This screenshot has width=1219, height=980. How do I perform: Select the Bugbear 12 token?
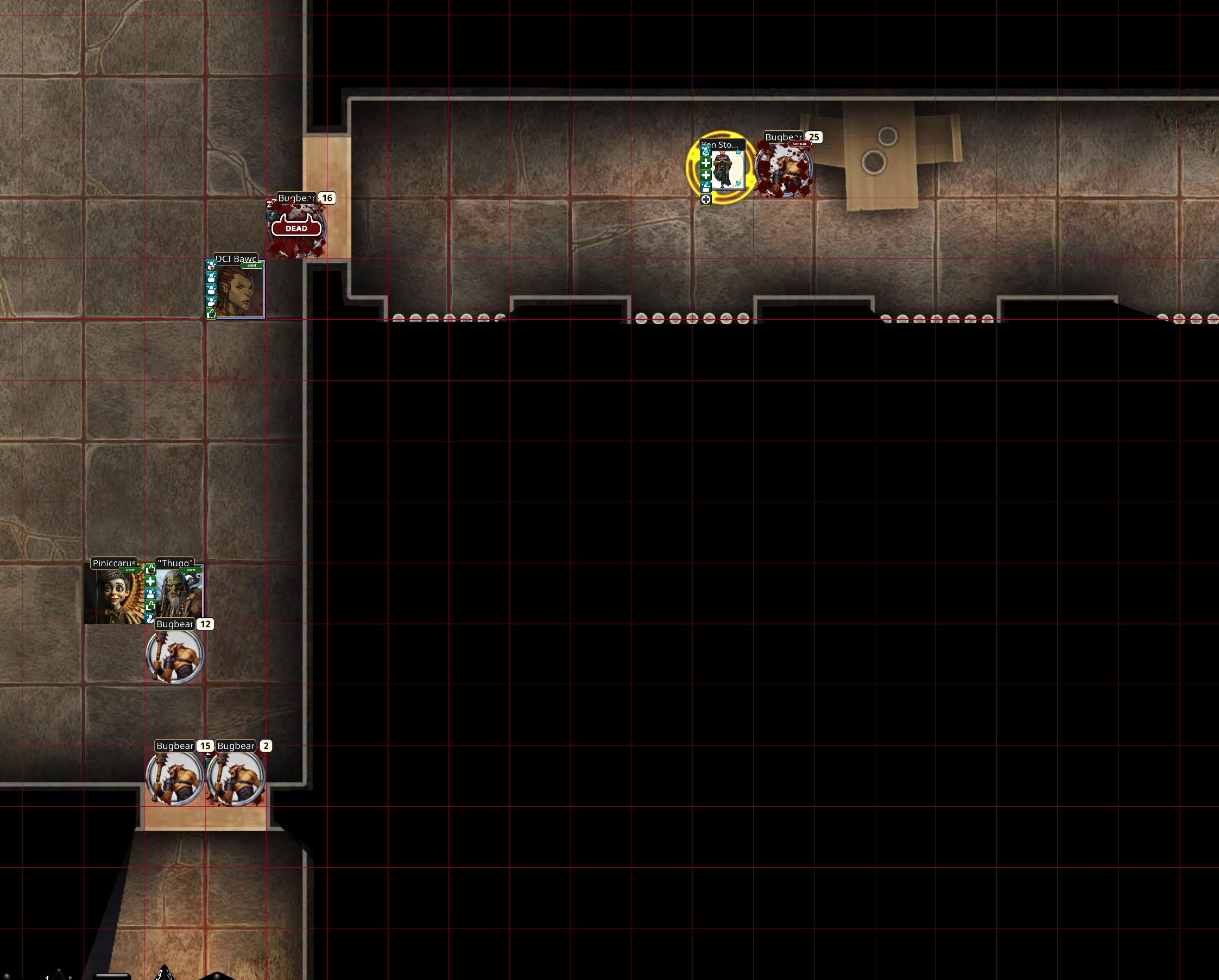pos(174,657)
